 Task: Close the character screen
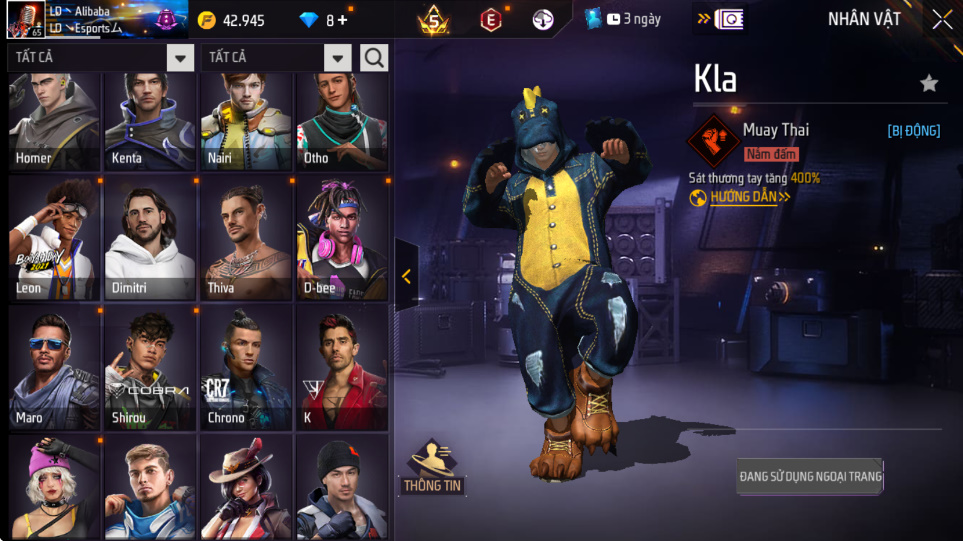(x=941, y=20)
